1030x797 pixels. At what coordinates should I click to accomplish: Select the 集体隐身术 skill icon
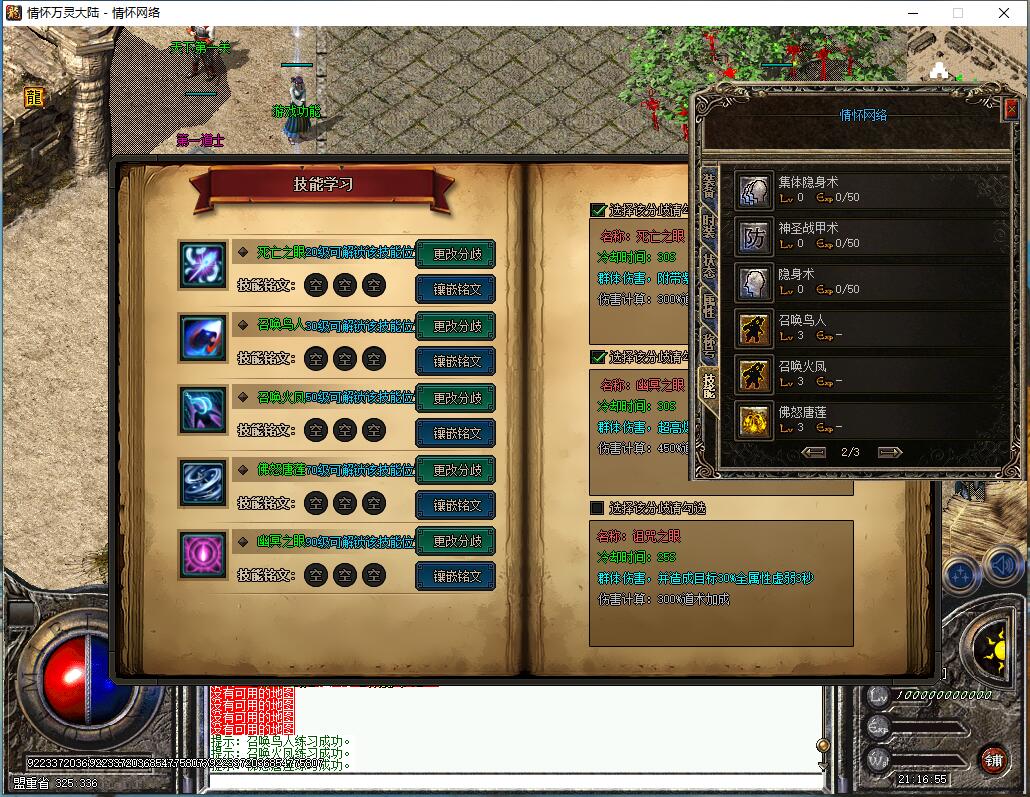[x=754, y=190]
